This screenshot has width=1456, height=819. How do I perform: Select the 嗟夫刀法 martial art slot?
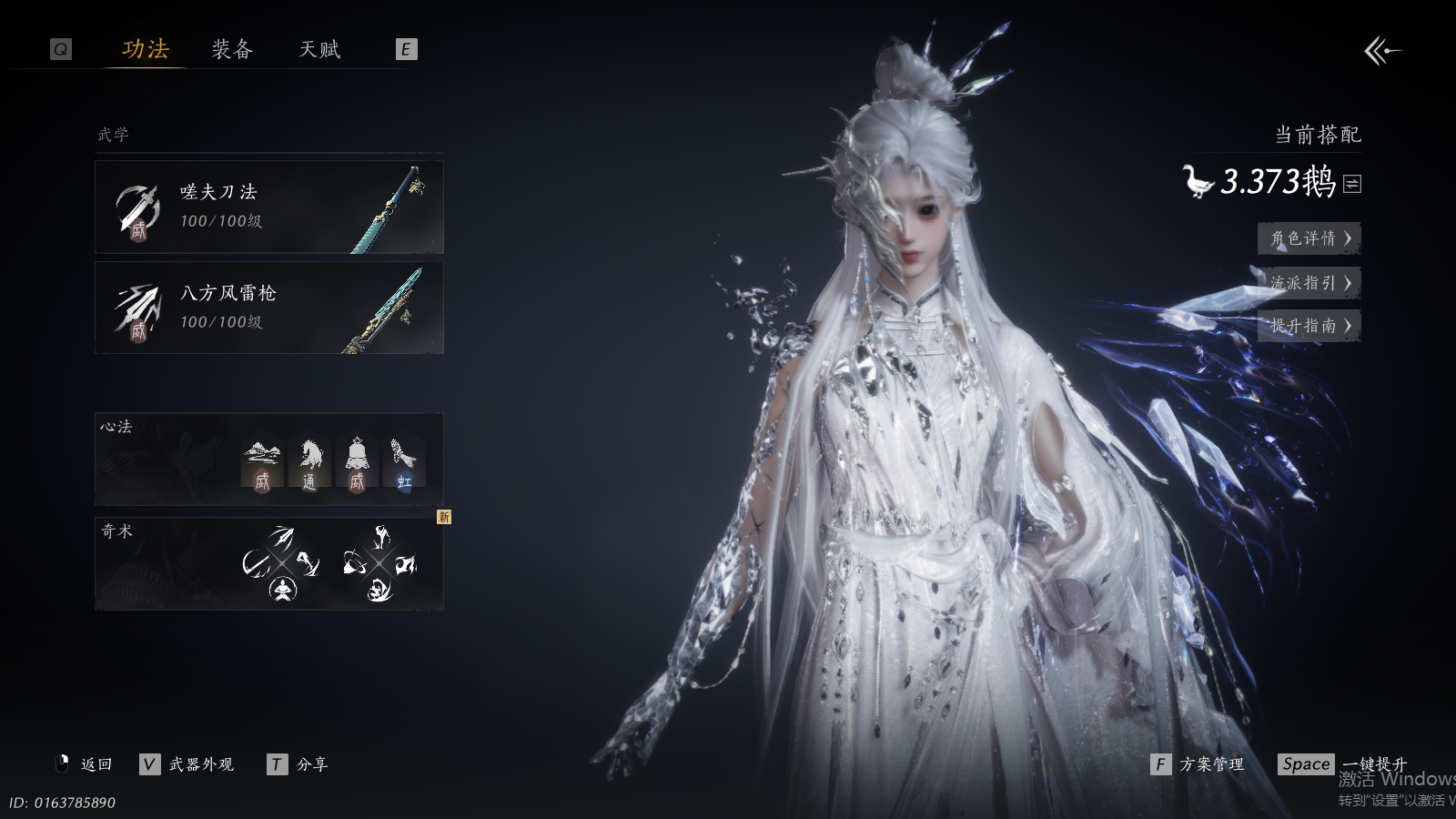269,207
